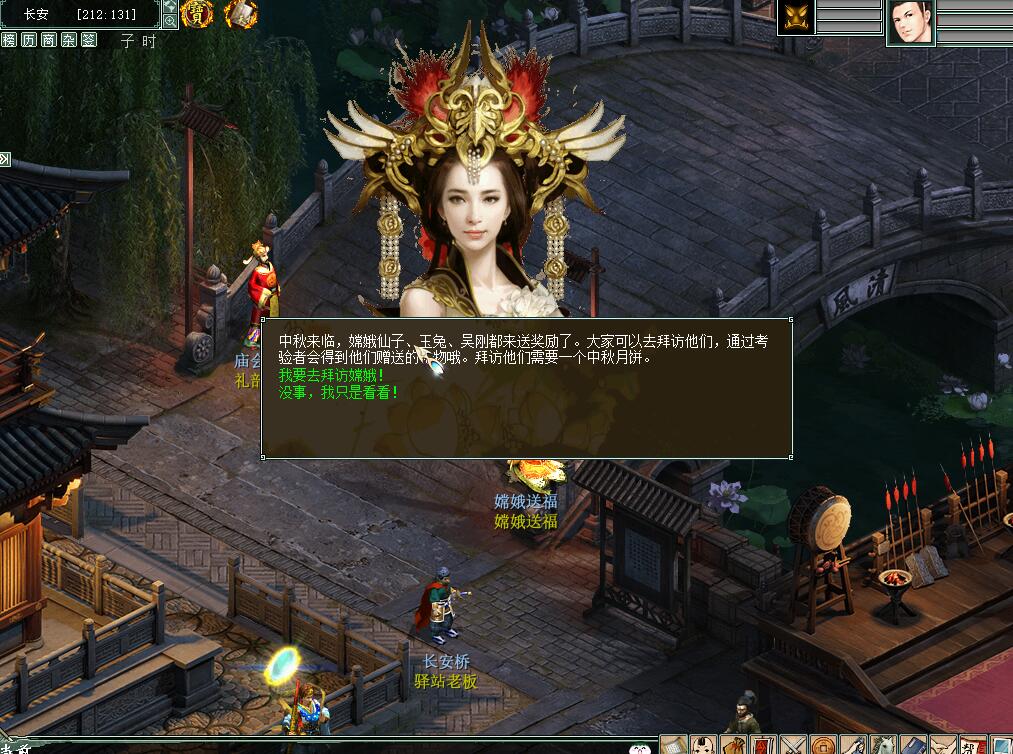Select the golden beast pet portrait
The image size is (1013, 754).
point(797,17)
